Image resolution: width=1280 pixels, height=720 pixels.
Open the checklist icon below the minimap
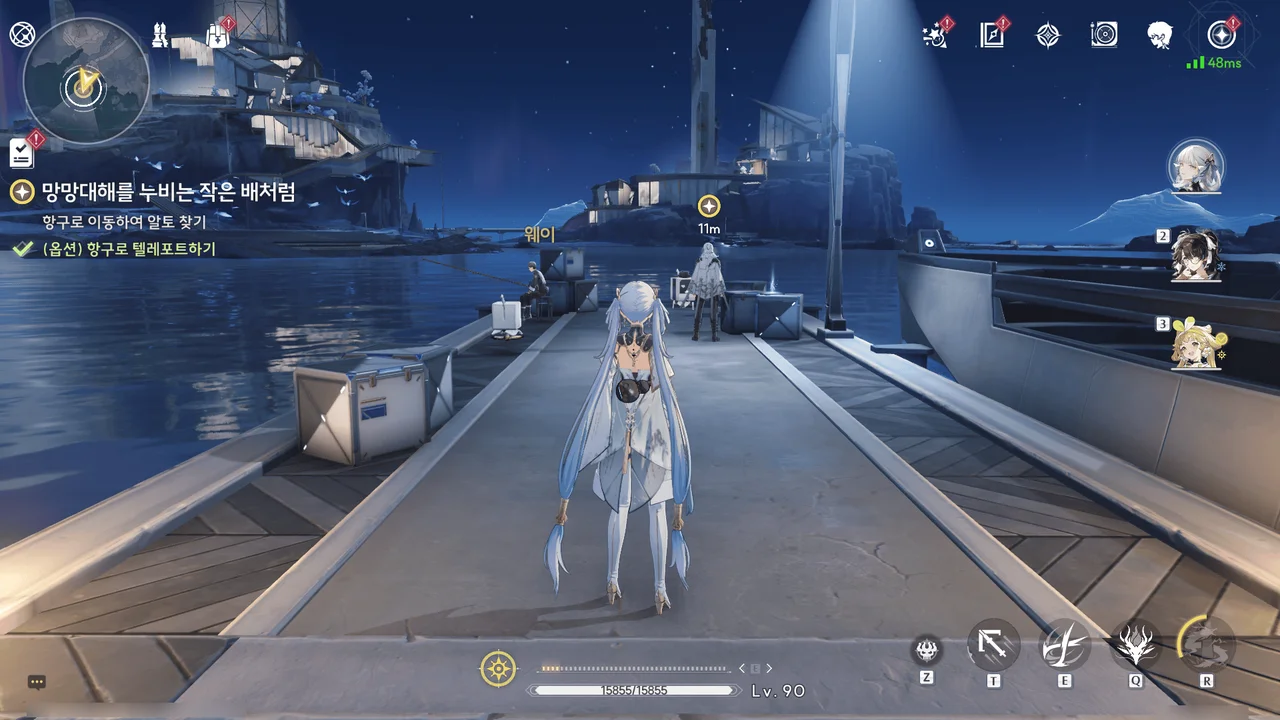22,153
